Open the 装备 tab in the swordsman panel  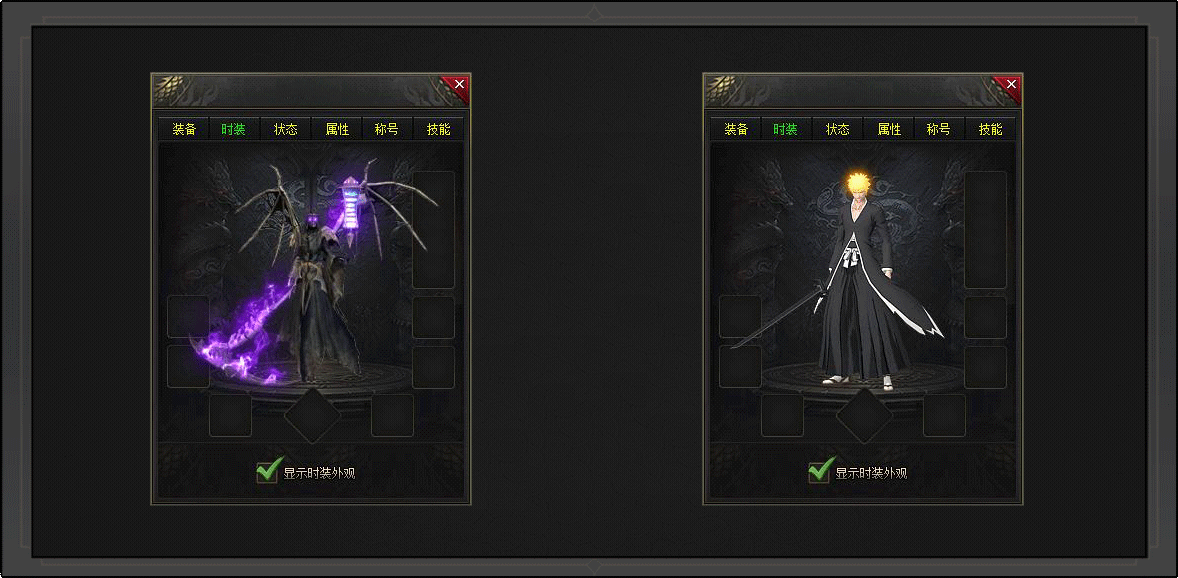(x=736, y=130)
